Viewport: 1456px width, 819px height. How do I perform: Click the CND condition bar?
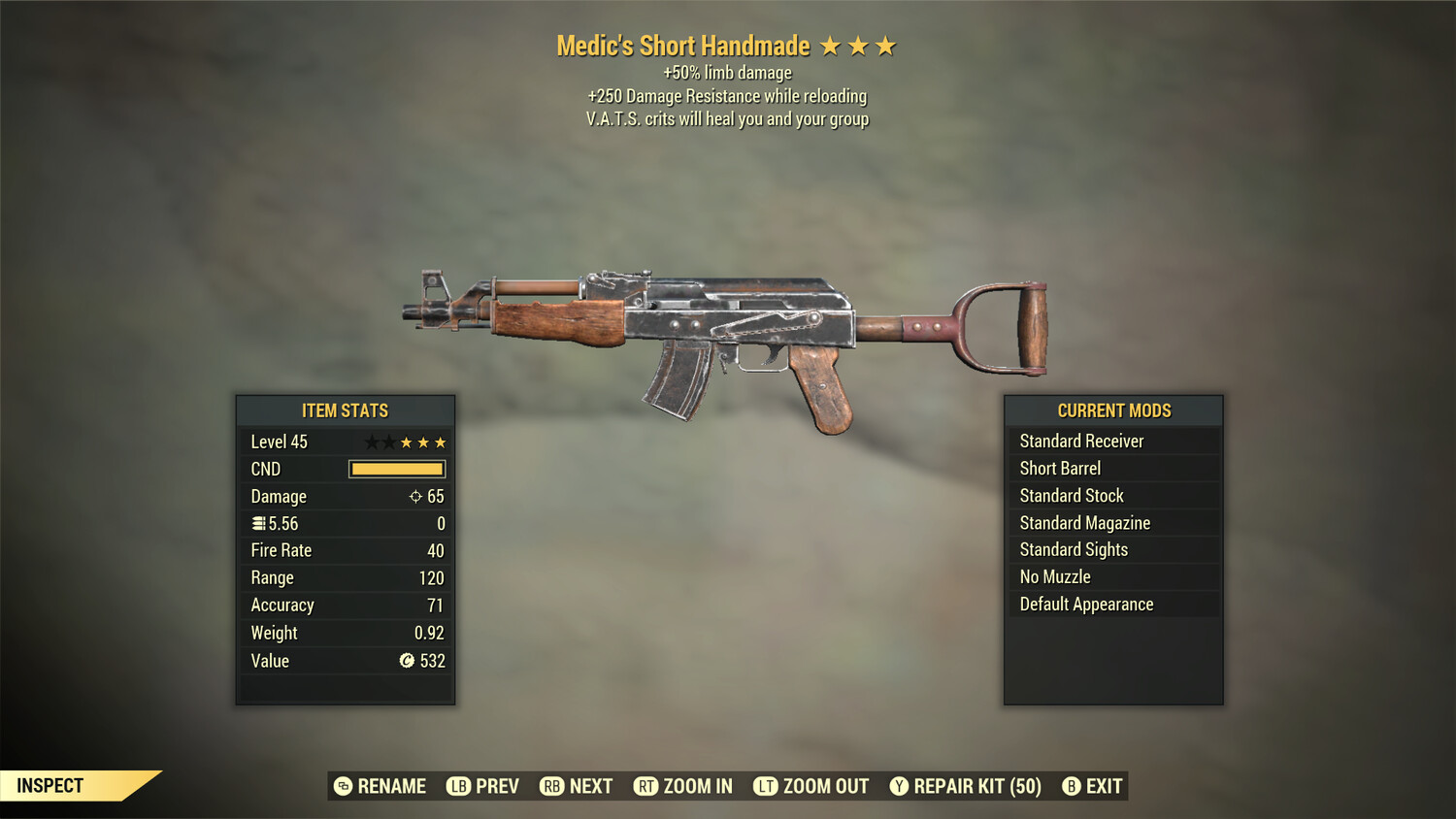coord(394,469)
